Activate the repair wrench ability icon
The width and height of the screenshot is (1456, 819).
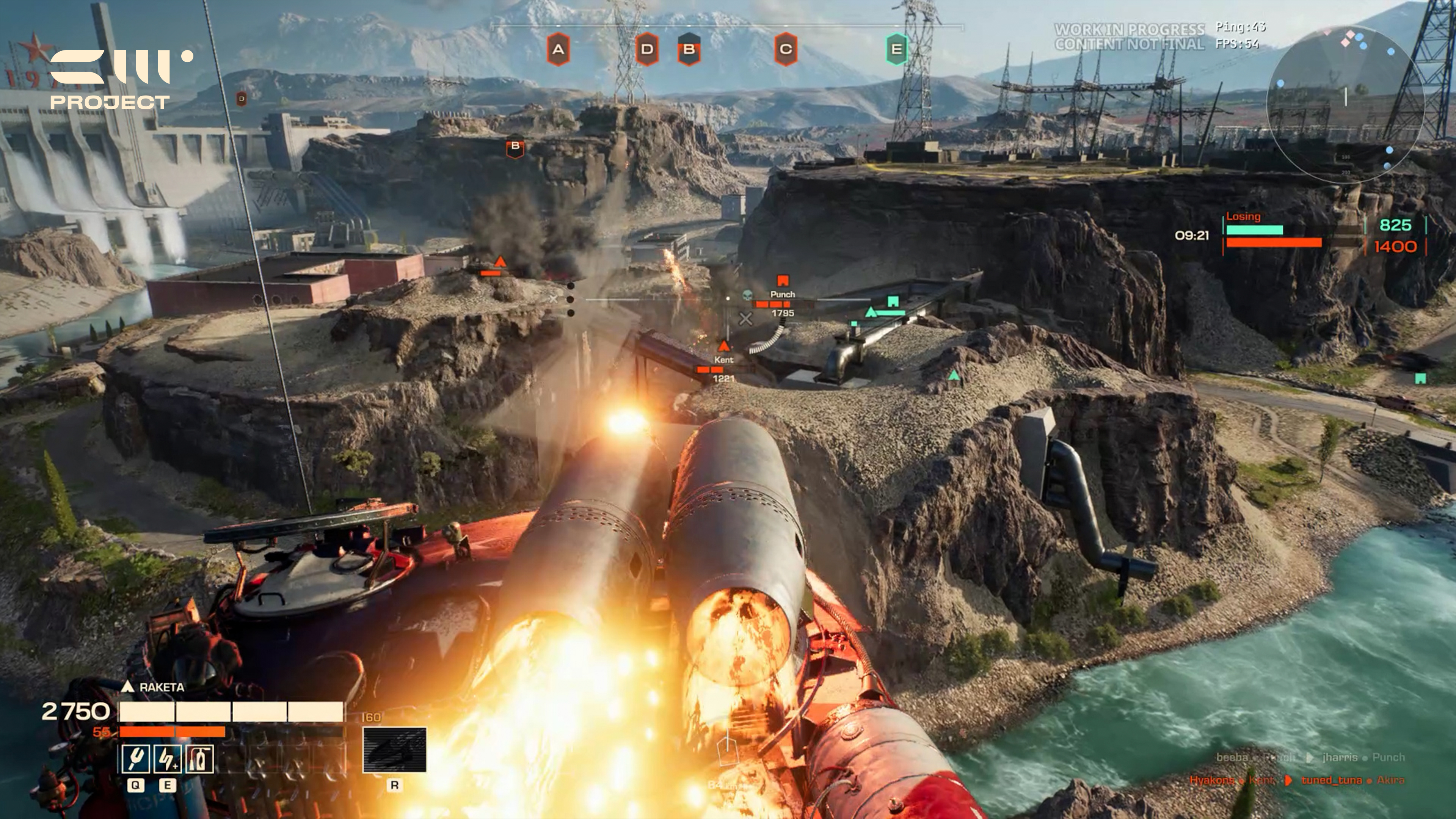point(136,758)
